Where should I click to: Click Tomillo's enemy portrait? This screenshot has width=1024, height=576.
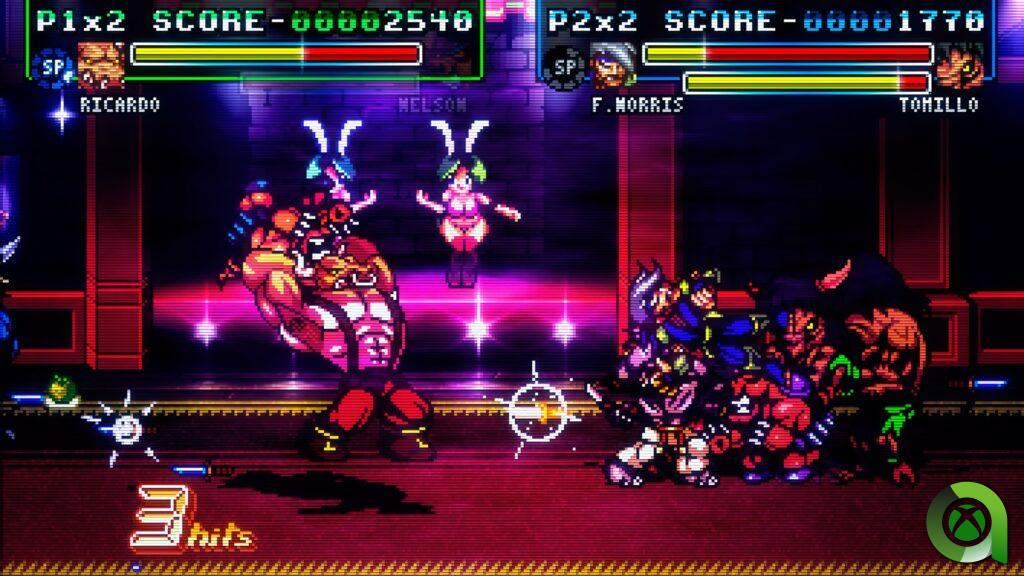960,66
